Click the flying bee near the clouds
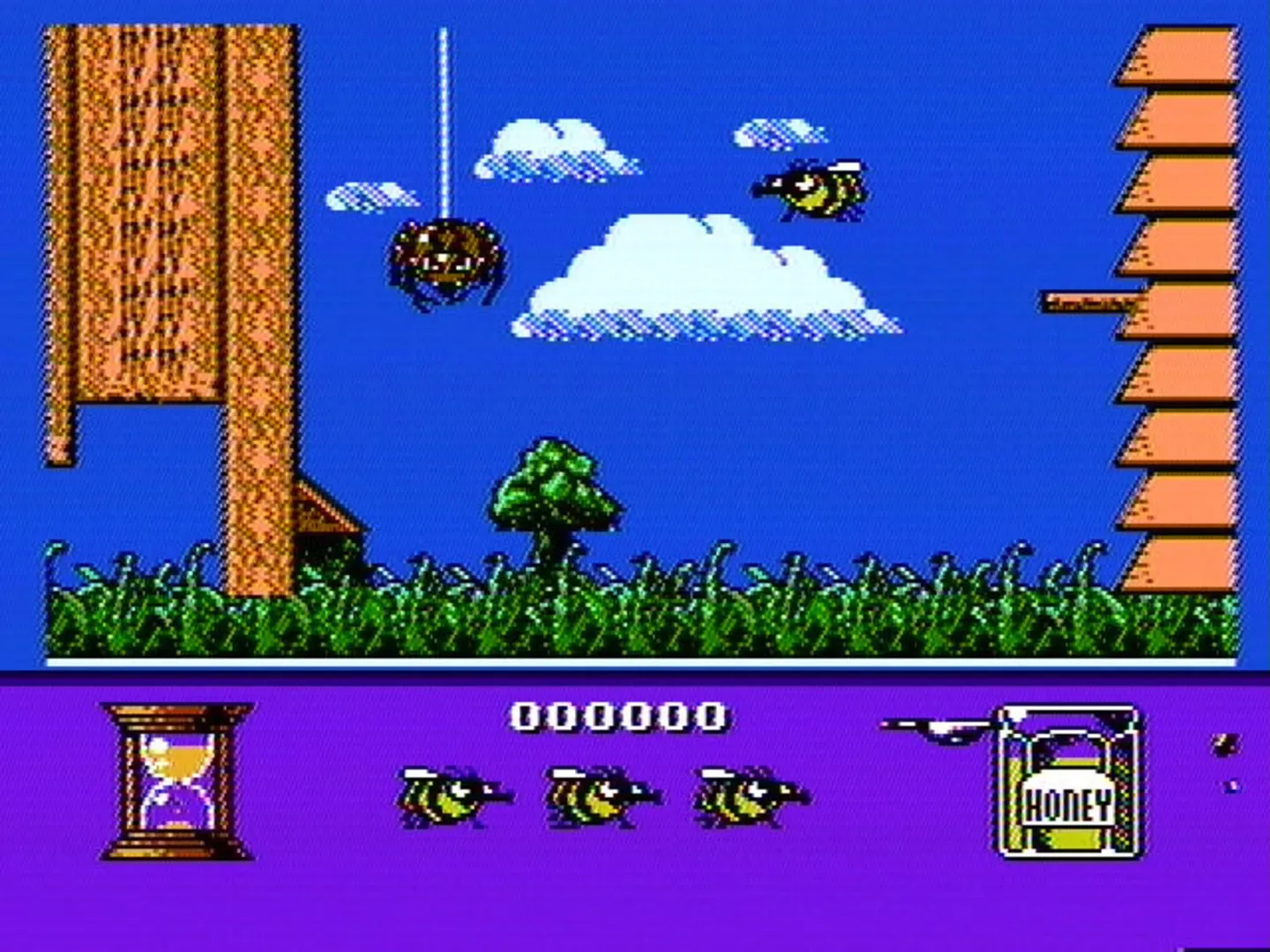The height and width of the screenshot is (952, 1270). [x=811, y=190]
